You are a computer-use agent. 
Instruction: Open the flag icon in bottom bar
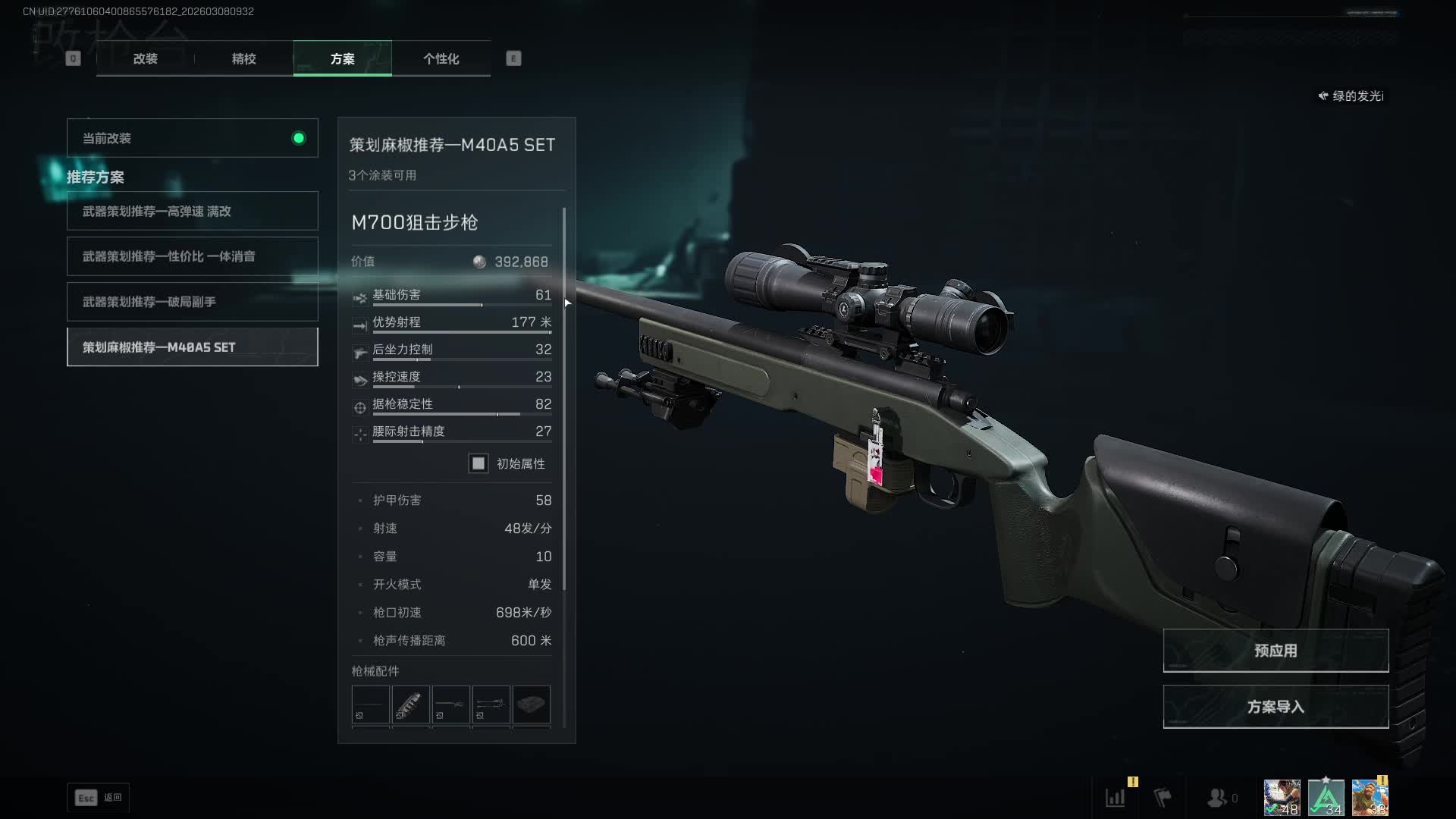point(1163,798)
